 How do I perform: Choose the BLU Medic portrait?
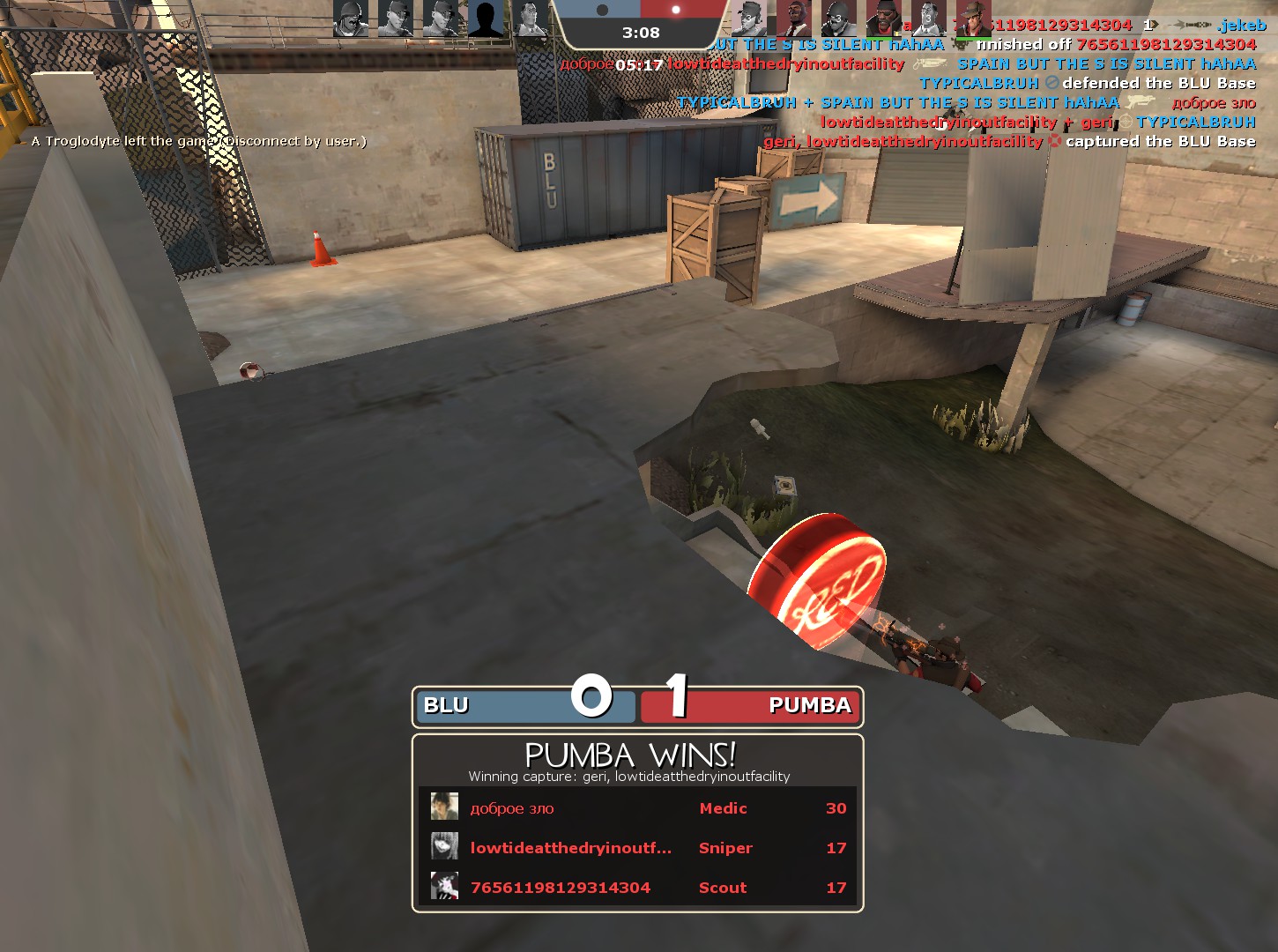click(x=530, y=19)
